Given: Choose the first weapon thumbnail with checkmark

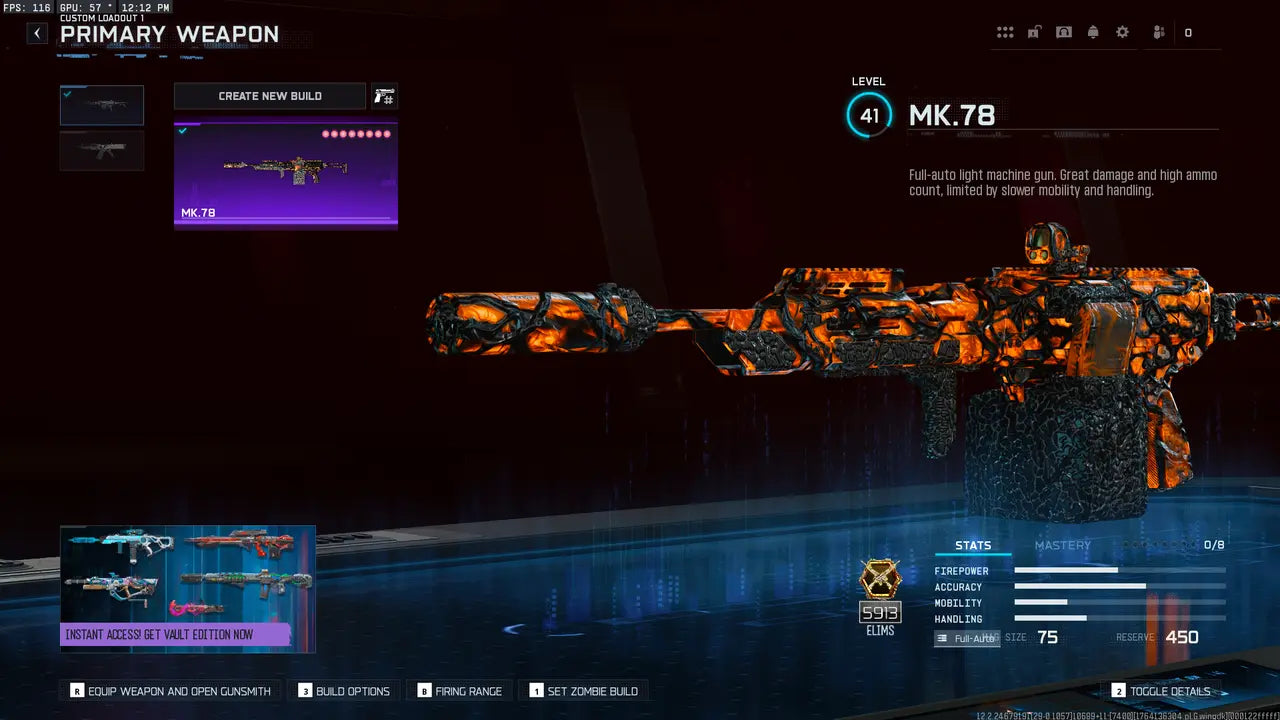Looking at the screenshot, I should 102,105.
